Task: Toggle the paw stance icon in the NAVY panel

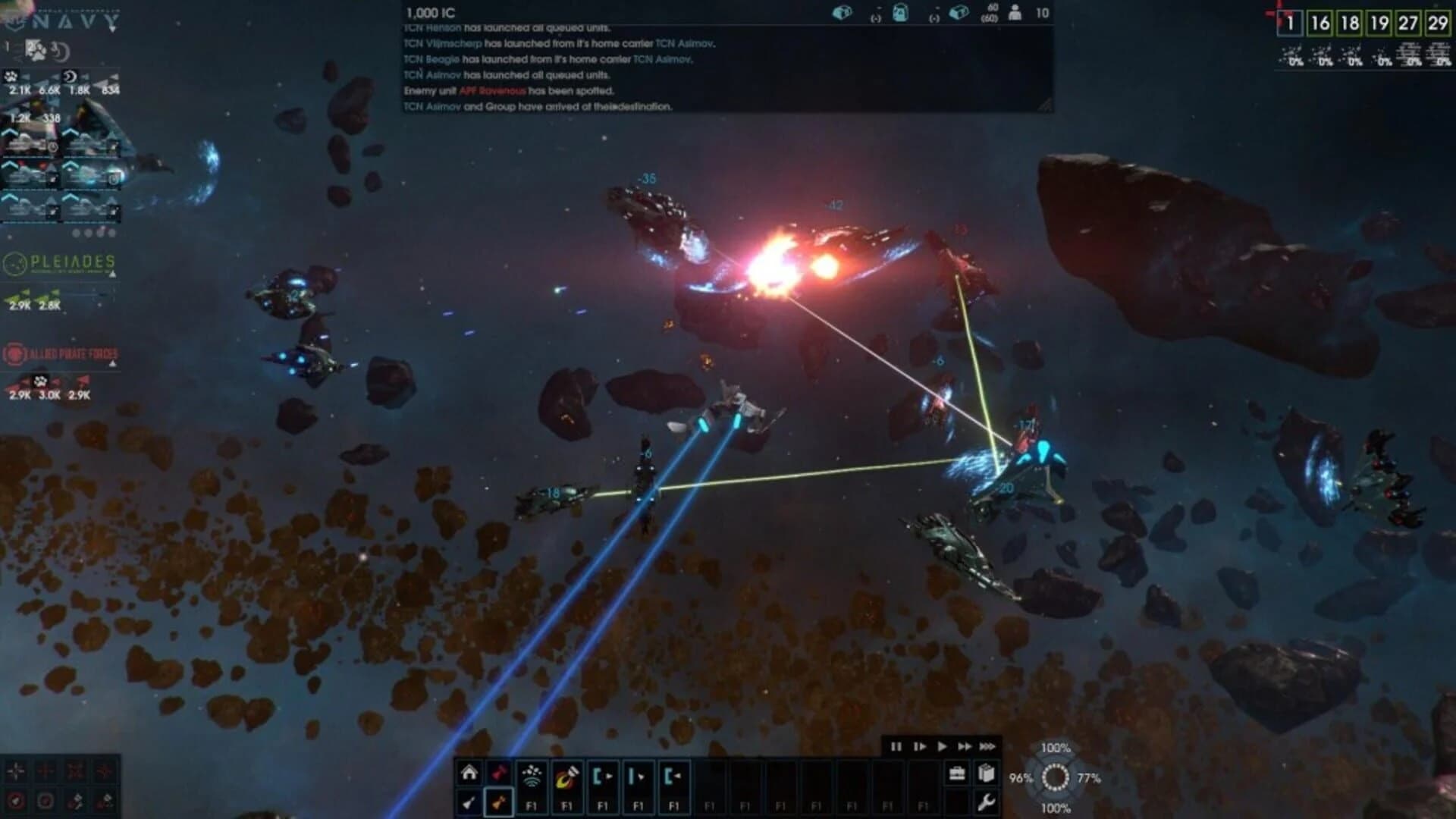Action: [x=37, y=51]
